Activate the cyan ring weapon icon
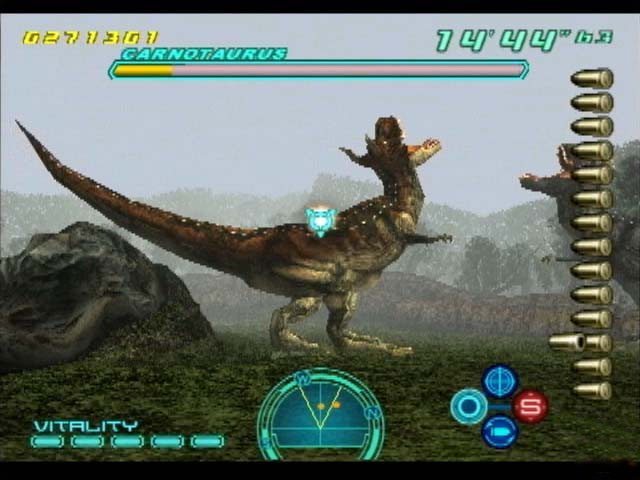Viewport: 640px width, 480px height. (x=468, y=406)
